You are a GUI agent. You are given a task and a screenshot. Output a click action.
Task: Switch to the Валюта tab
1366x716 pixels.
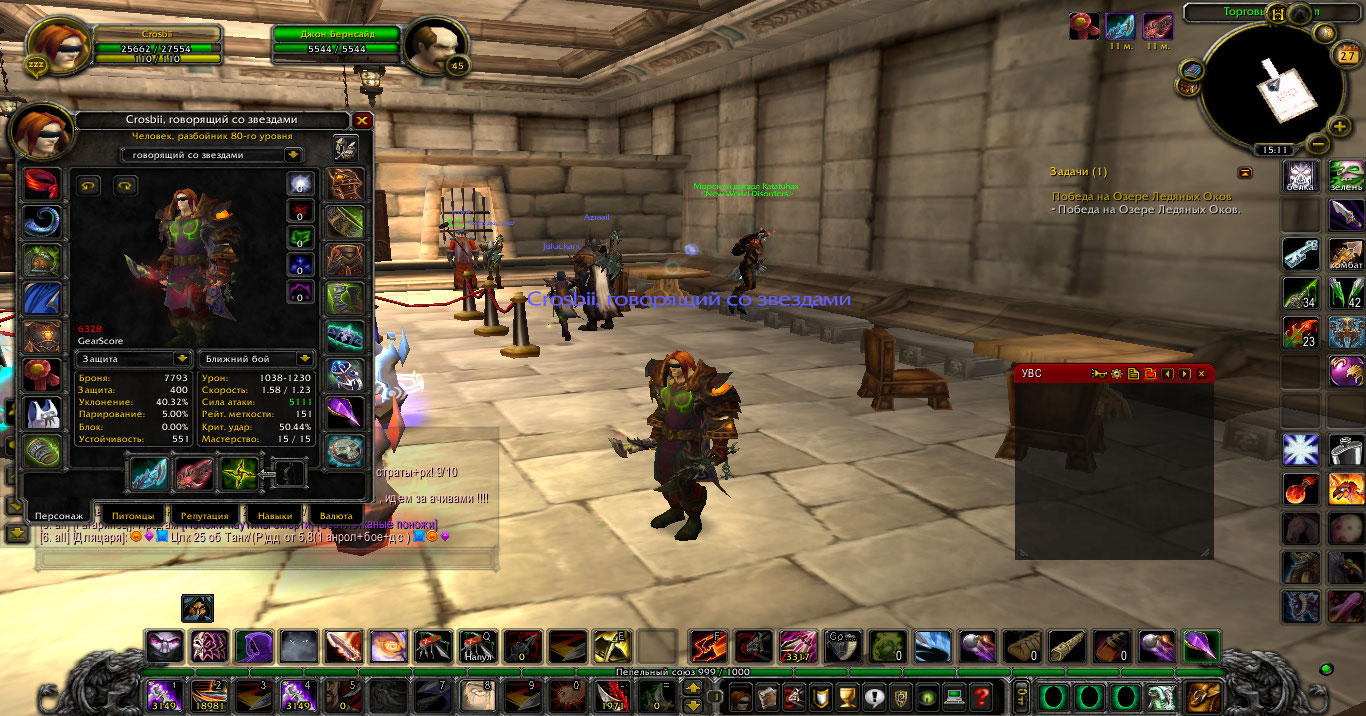[x=336, y=515]
